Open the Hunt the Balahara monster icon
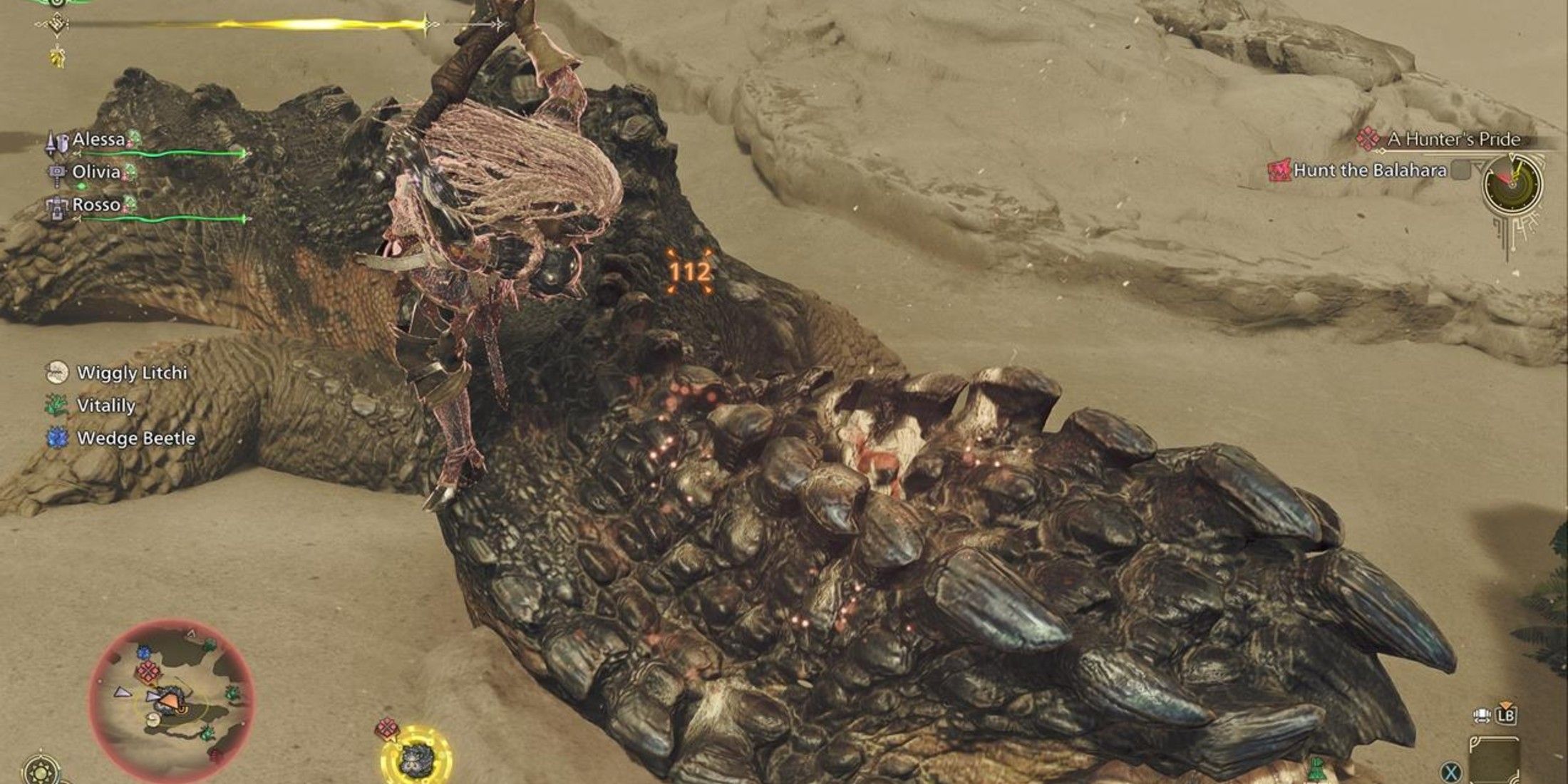Viewport: 1568px width, 784px height. (1281, 171)
